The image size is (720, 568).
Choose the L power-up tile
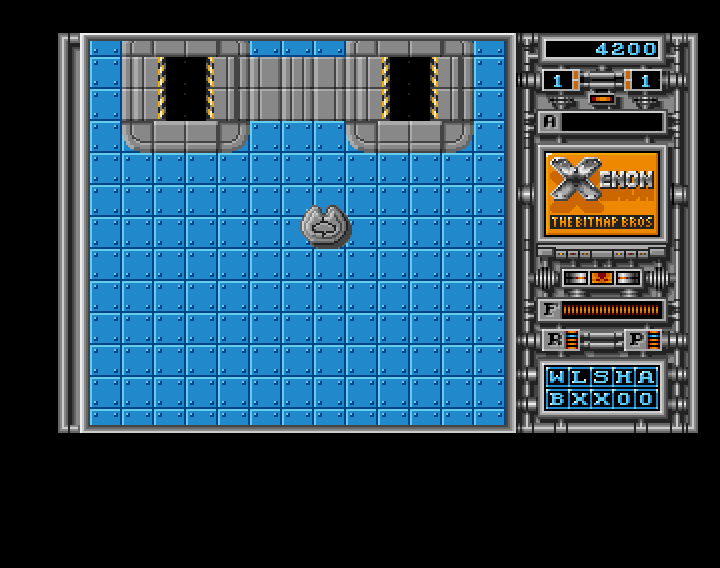[x=578, y=377]
